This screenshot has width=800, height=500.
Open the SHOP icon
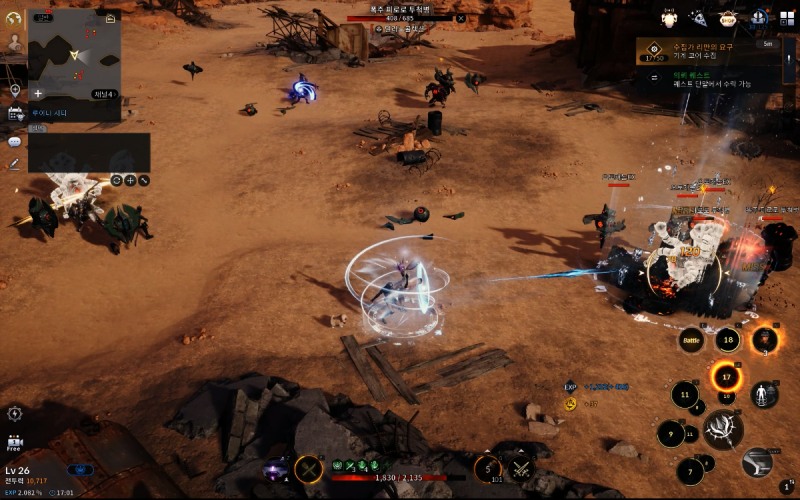click(728, 18)
